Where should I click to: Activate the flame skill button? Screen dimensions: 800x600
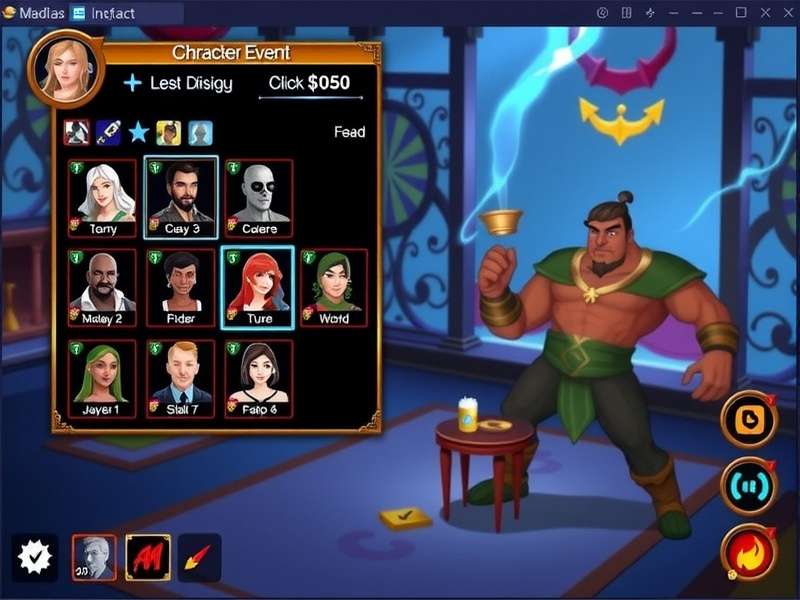tap(748, 553)
